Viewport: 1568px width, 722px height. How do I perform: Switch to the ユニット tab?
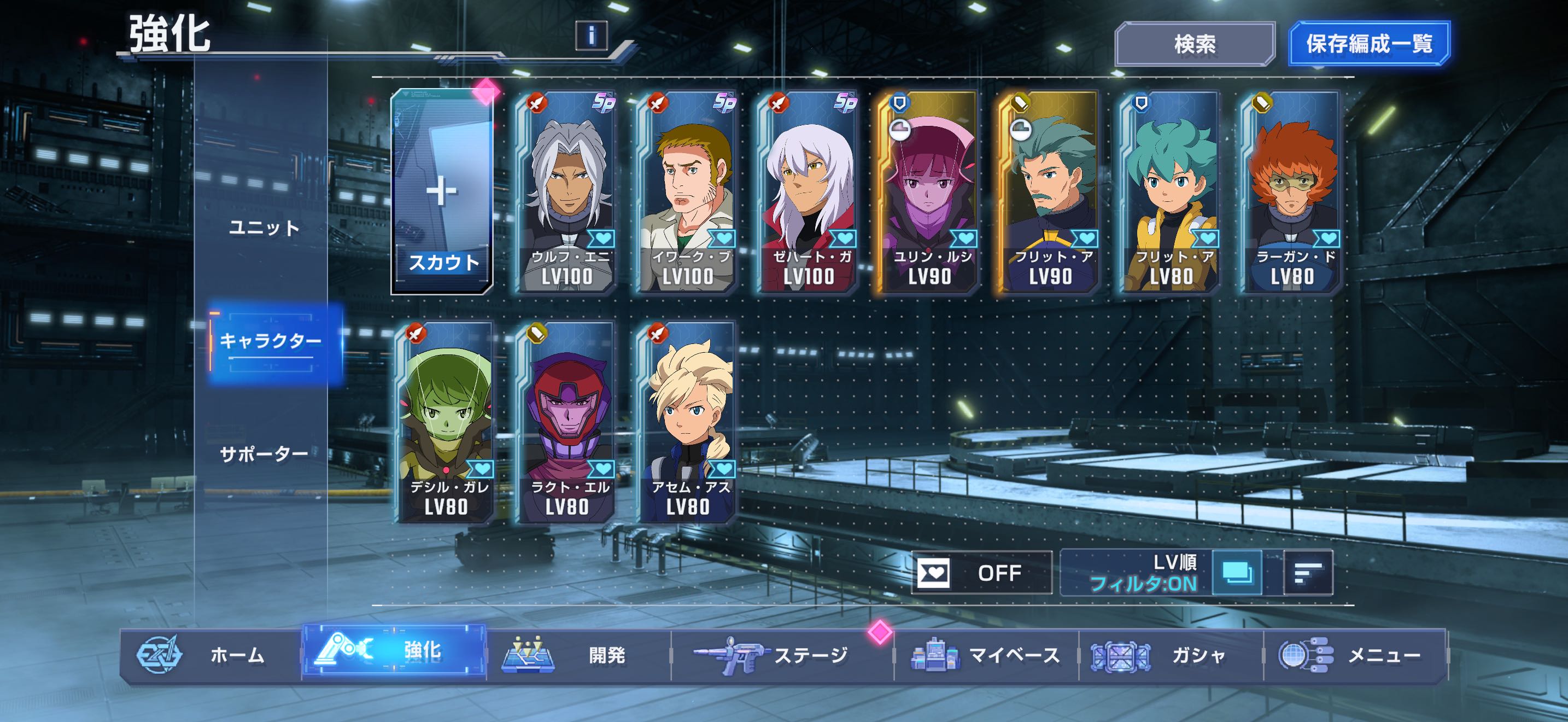point(264,228)
